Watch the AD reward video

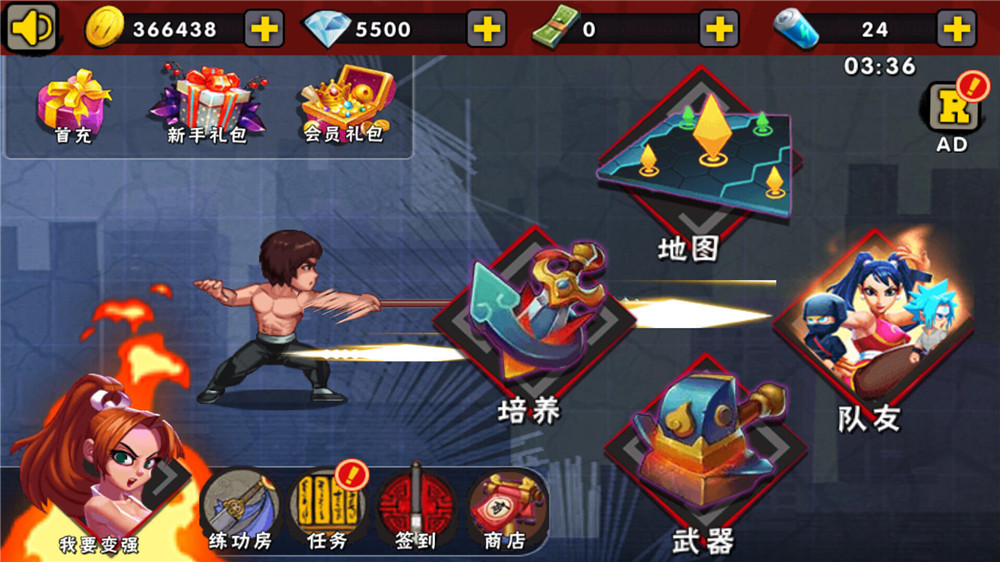pyautogui.click(x=951, y=112)
